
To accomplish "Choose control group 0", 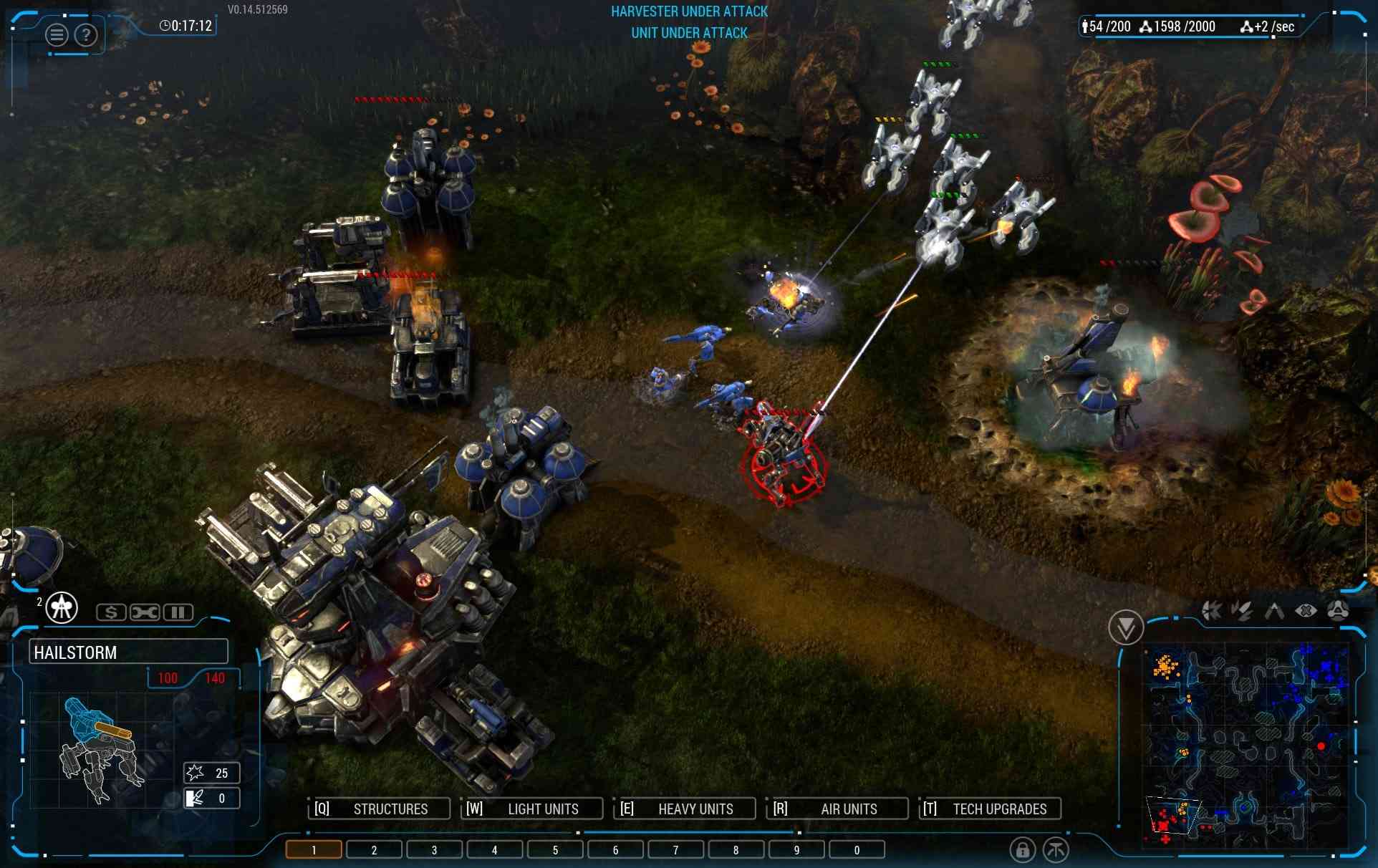I will tap(857, 850).
